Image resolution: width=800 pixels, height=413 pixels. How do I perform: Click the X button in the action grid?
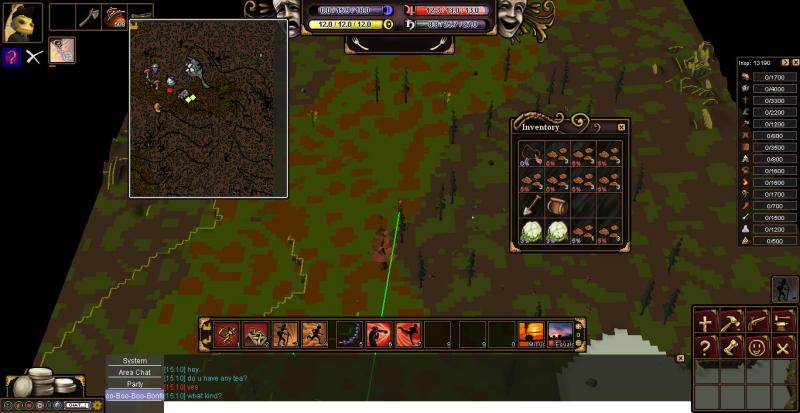coord(783,347)
